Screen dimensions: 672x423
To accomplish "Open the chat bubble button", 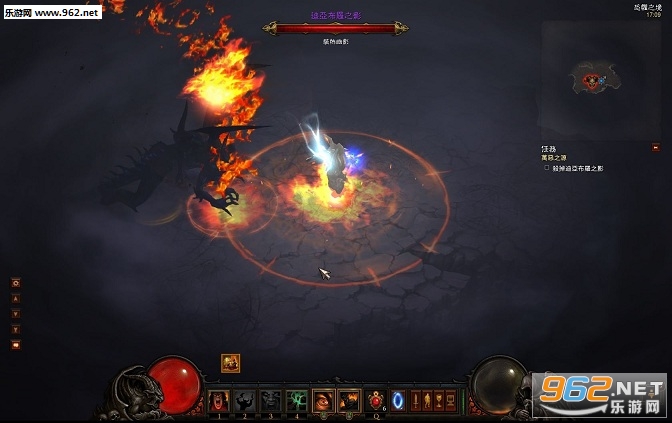I will [x=15, y=344].
